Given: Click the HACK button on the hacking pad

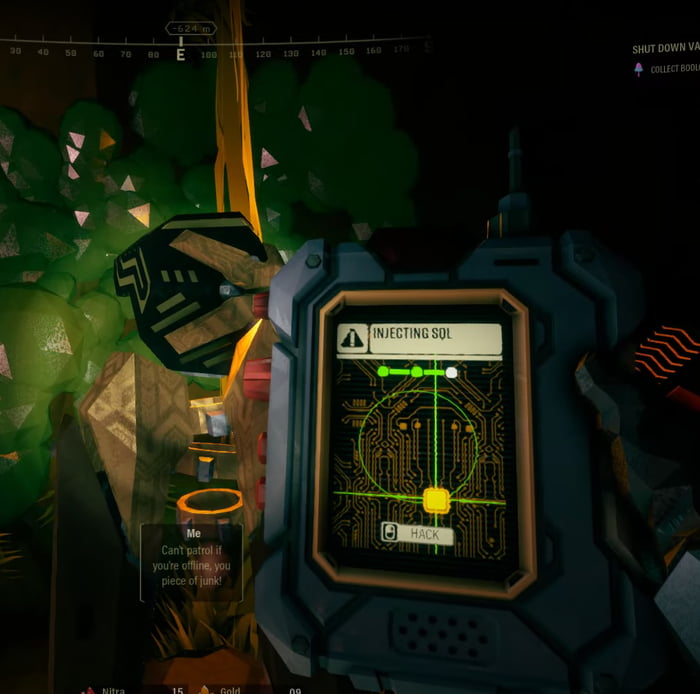Looking at the screenshot, I should point(417,535).
